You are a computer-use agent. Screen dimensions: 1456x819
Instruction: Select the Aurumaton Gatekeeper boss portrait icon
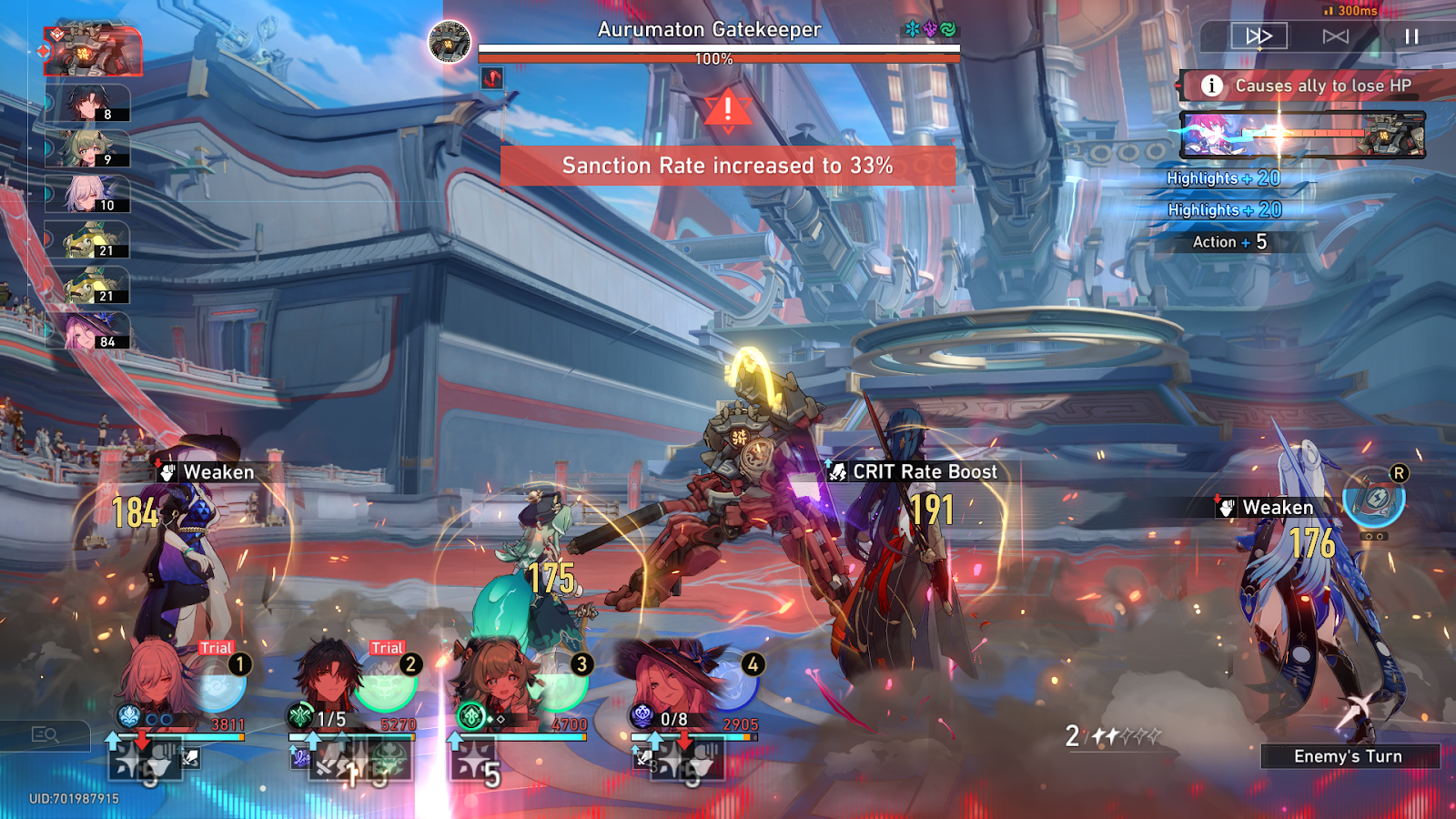click(450, 42)
